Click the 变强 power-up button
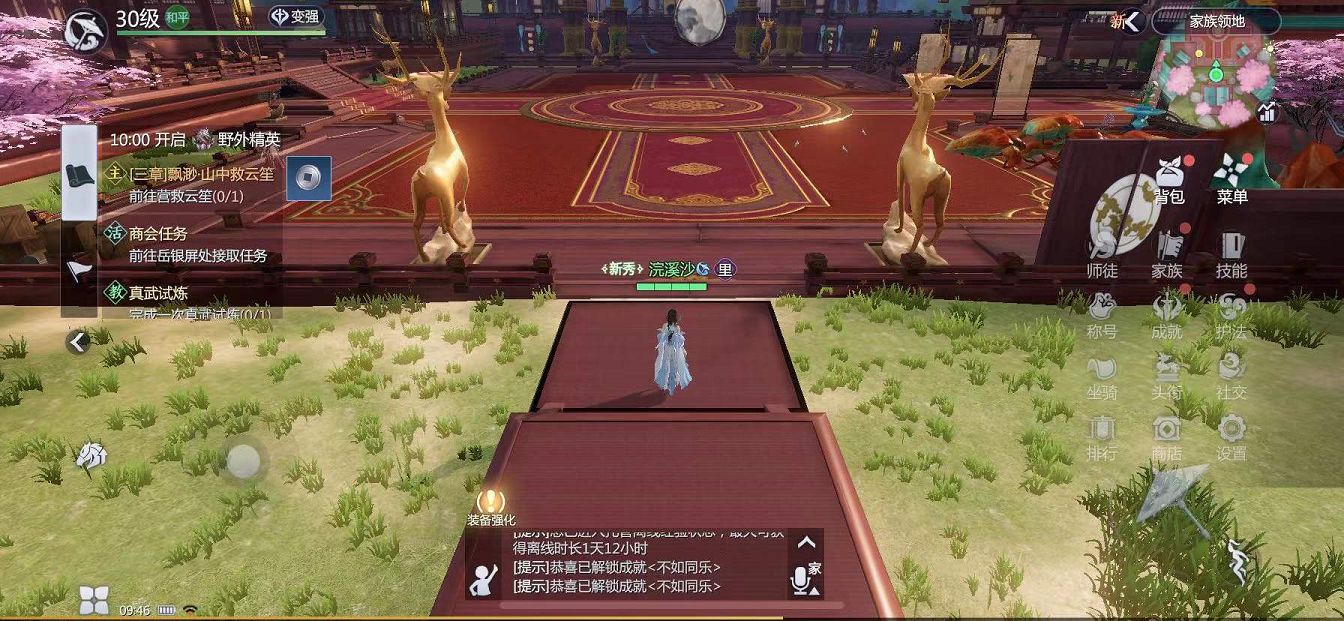Viewport: 1344px width, 621px height. coord(297,18)
